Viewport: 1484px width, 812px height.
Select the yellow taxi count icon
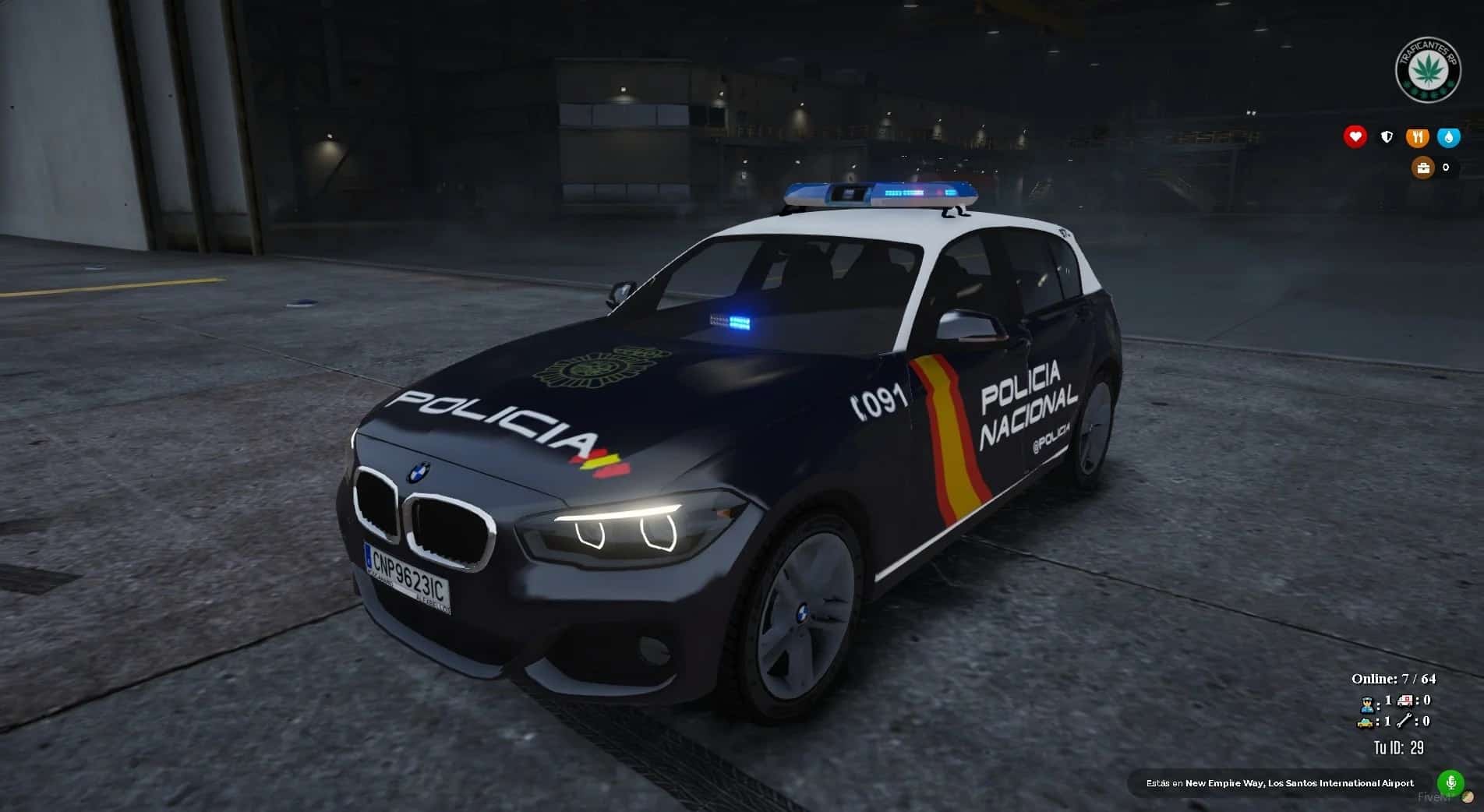[x=1366, y=722]
